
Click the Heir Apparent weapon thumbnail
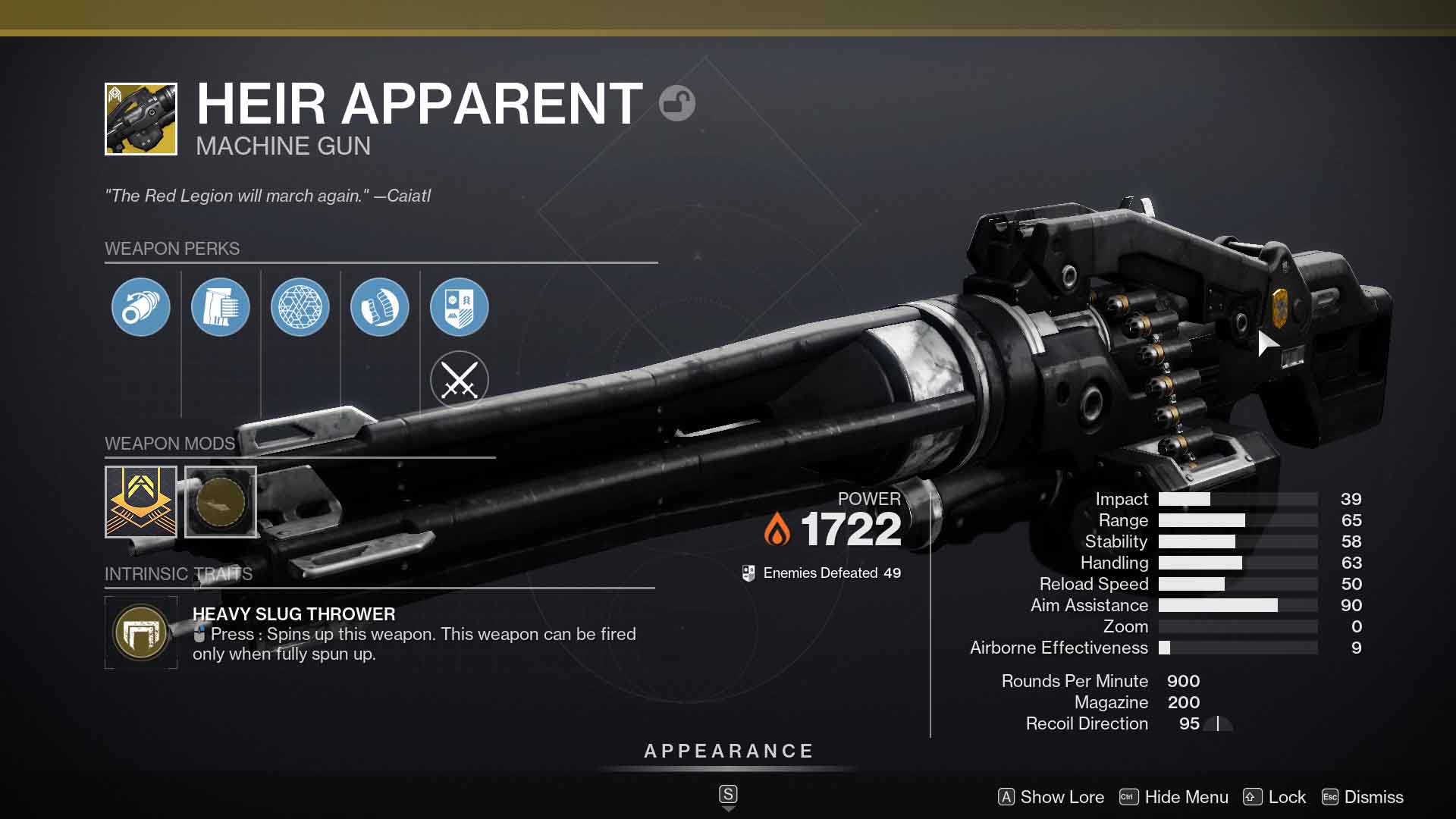point(141,118)
